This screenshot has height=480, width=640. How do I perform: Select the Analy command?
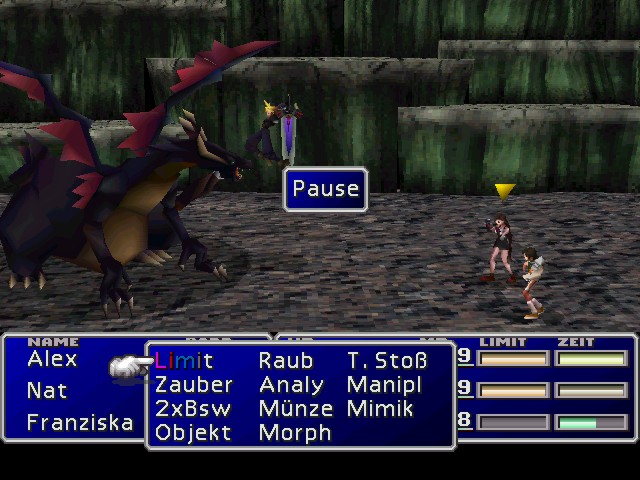point(291,385)
